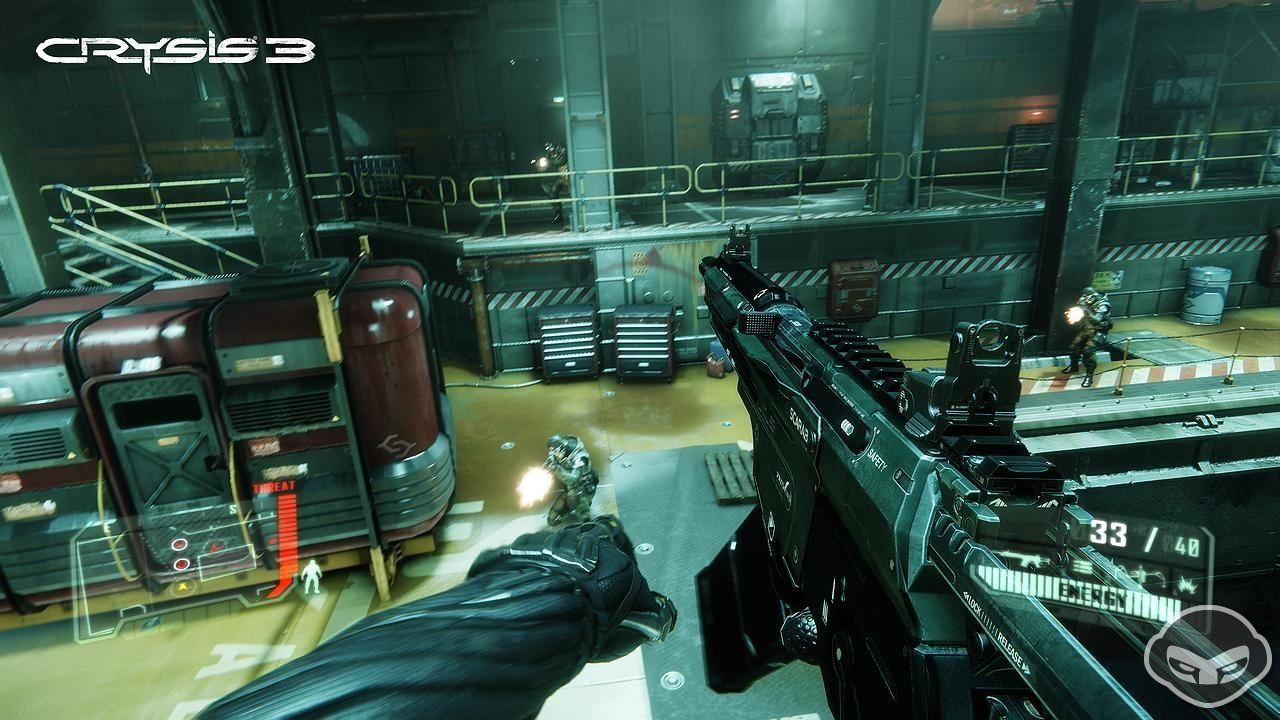The height and width of the screenshot is (720, 1280).
Task: Select the yellow objective marker on minimap
Action: 183,587
